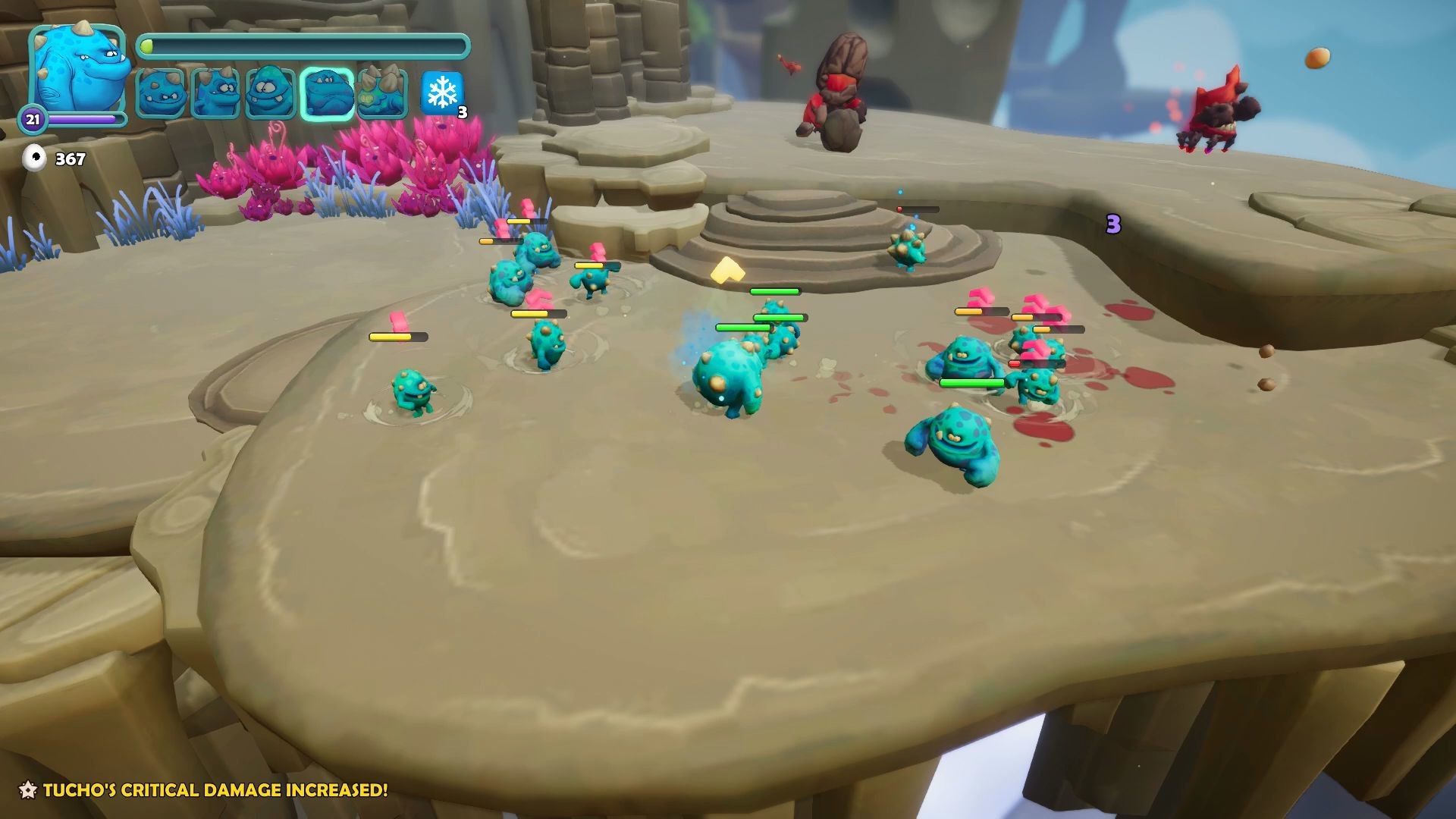
Task: Select the snowflake freeze ability
Action: coord(444,92)
